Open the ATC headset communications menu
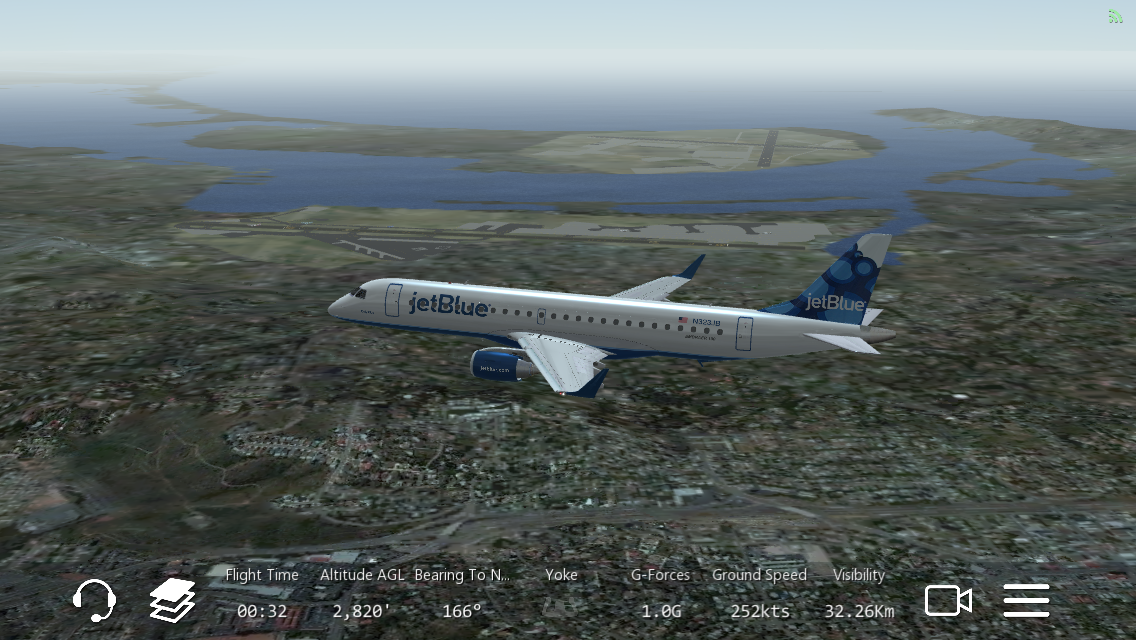Image resolution: width=1136 pixels, height=640 pixels. pos(94,600)
